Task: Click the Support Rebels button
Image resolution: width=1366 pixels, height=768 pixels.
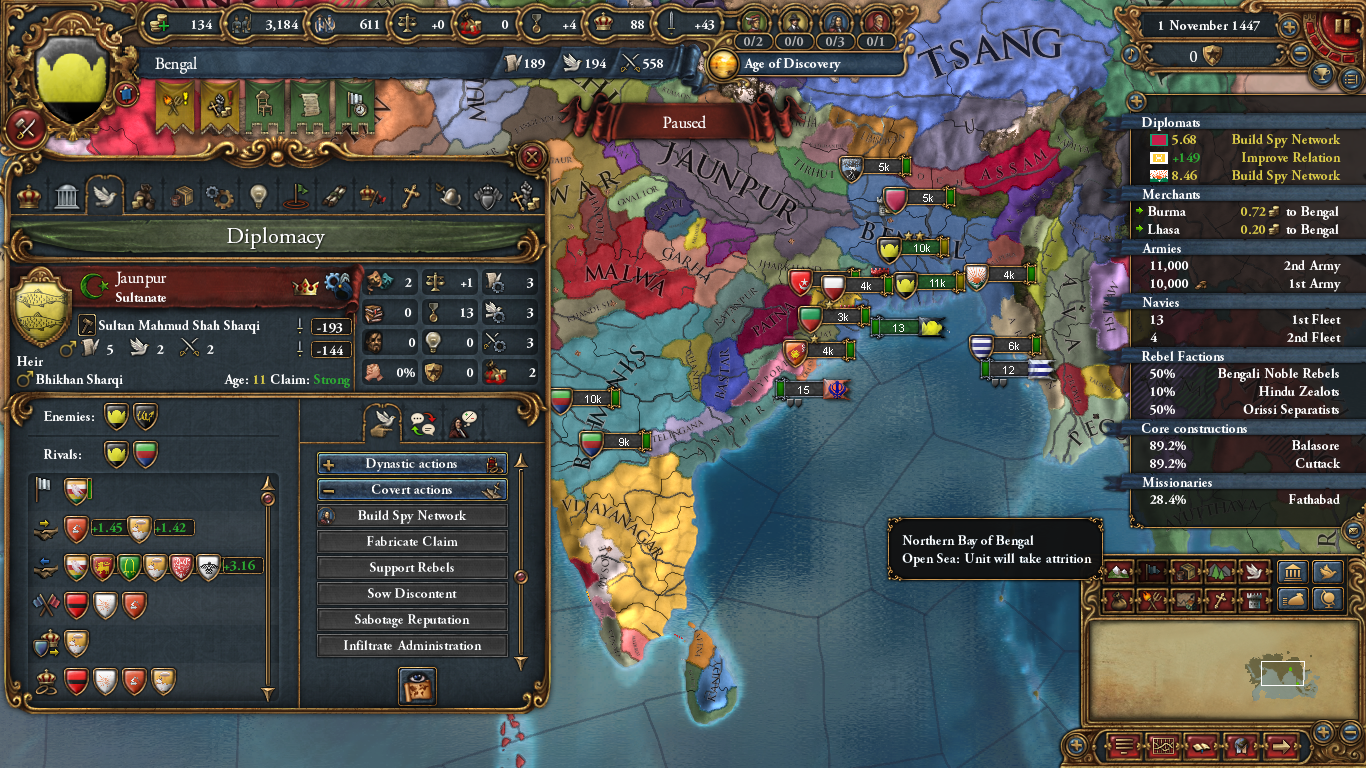Action: (x=411, y=567)
